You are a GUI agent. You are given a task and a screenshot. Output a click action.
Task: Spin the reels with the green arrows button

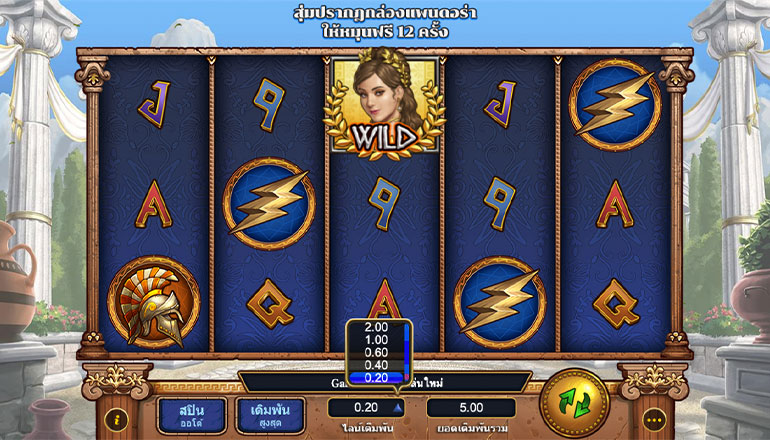click(574, 403)
